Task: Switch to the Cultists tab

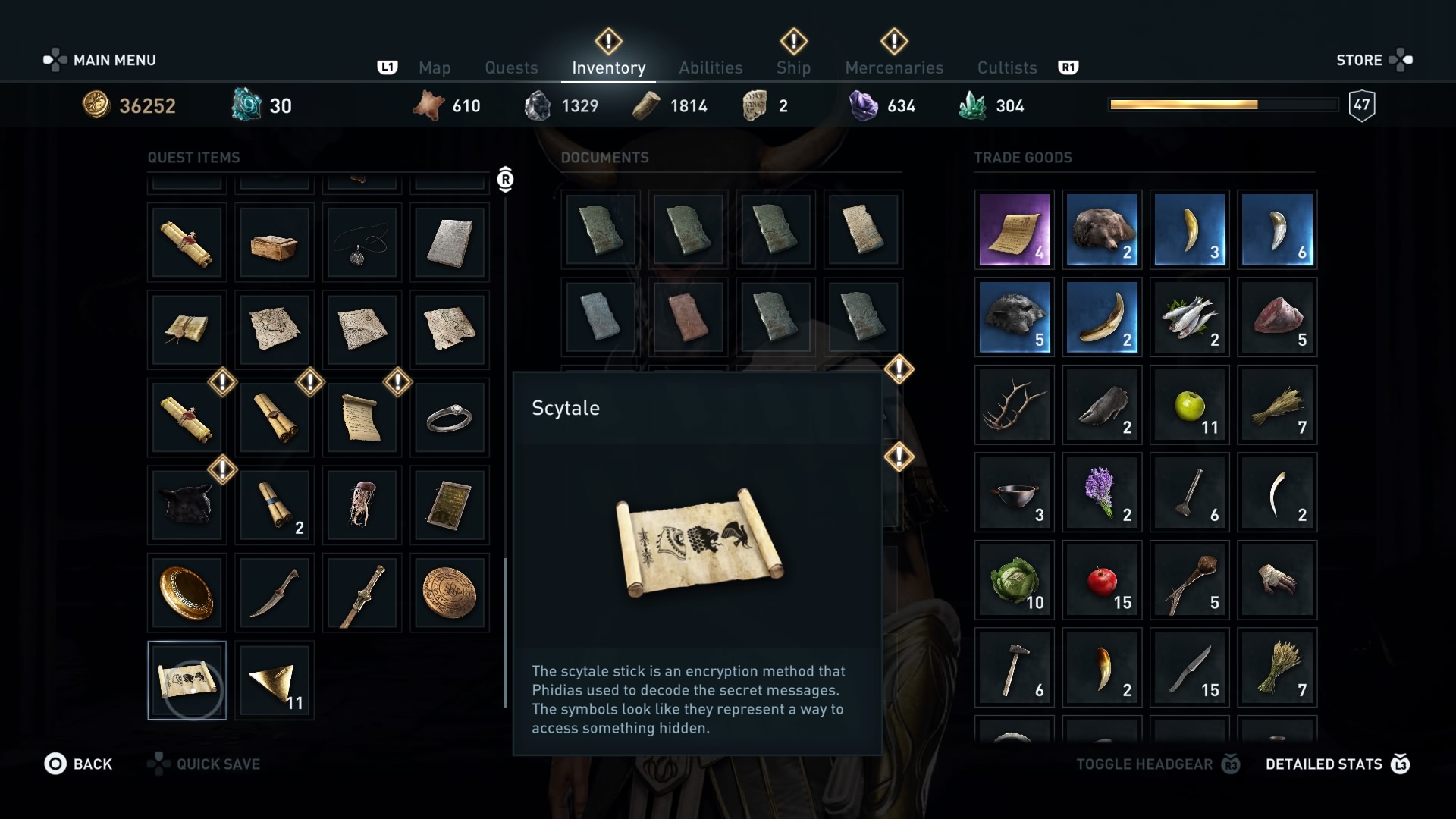Action: pos(1006,67)
